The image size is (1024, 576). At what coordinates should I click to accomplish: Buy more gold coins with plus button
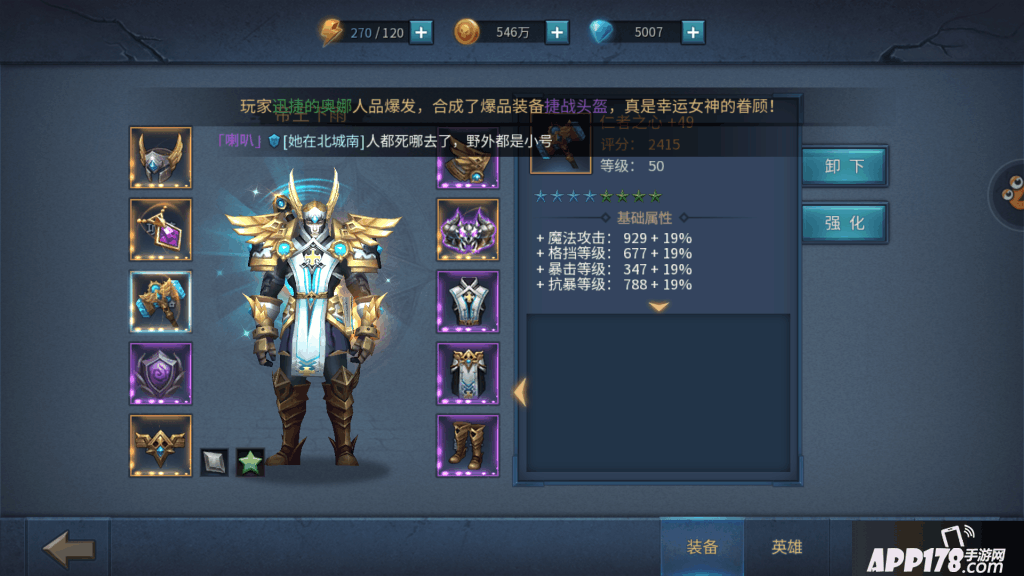(x=557, y=32)
